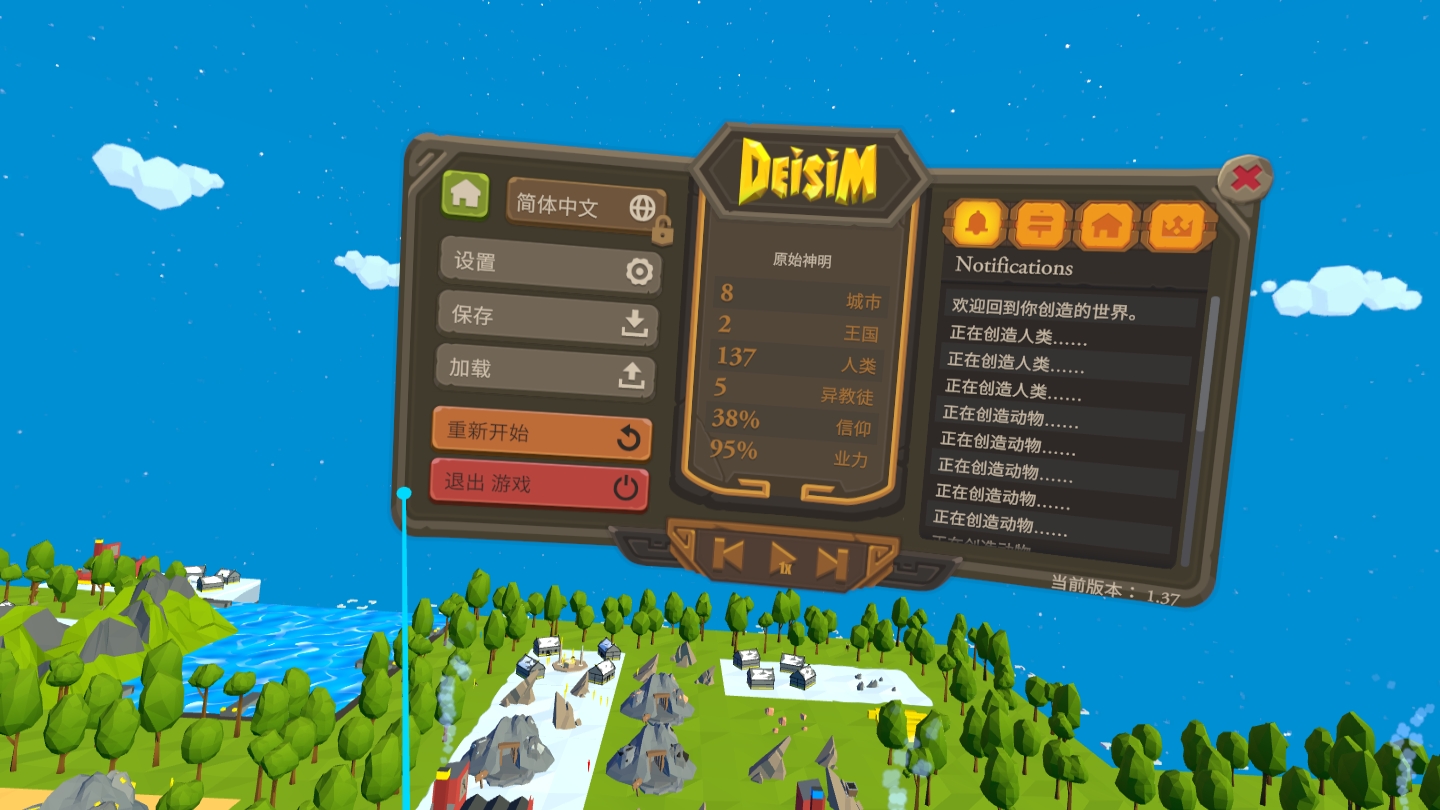Open the 设置 settings menu
The width and height of the screenshot is (1440, 810).
click(x=549, y=266)
